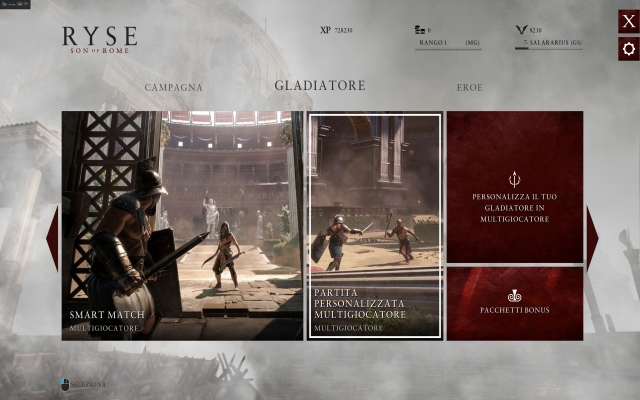Open the Pacchetti Bonus tile
Viewport: 640px width, 400px height.
(x=514, y=303)
